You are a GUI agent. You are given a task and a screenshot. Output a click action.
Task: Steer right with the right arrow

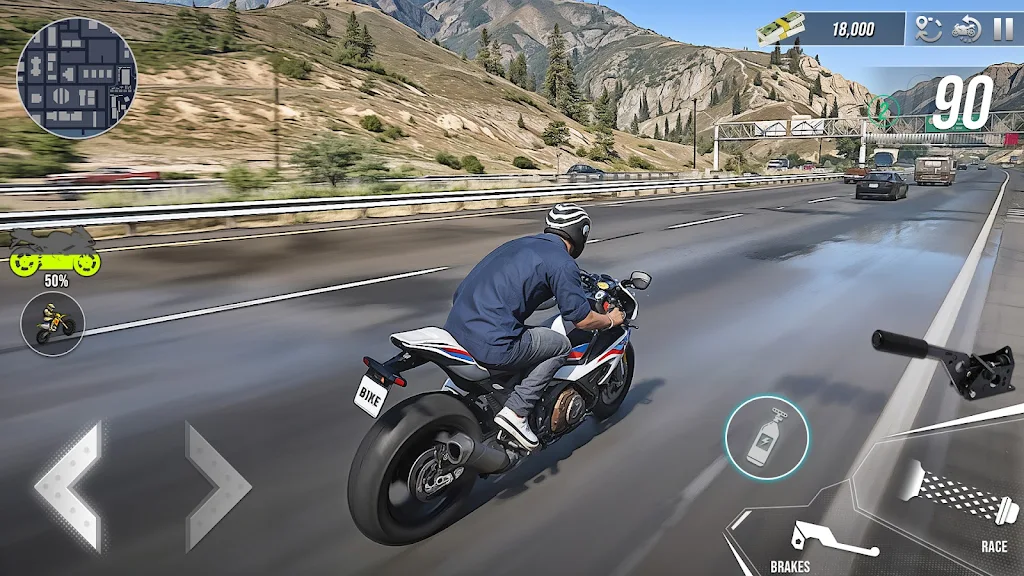(216, 485)
